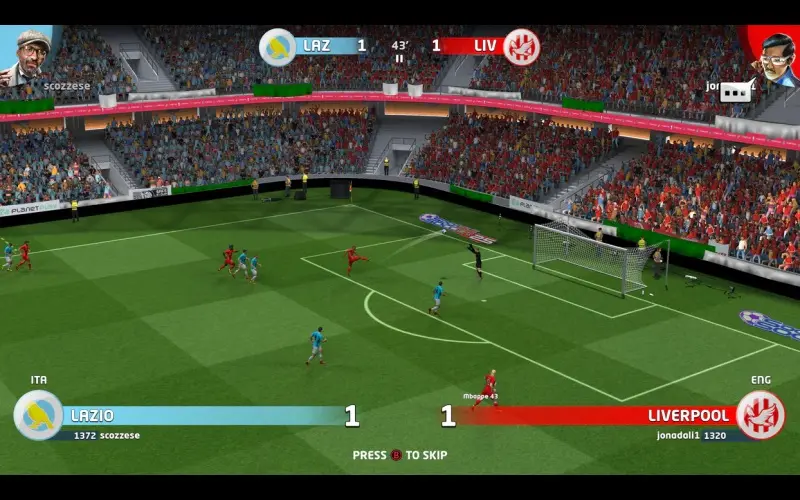The width and height of the screenshot is (800, 500).
Task: Select the large Liverpool club badge
Action: coord(760,415)
